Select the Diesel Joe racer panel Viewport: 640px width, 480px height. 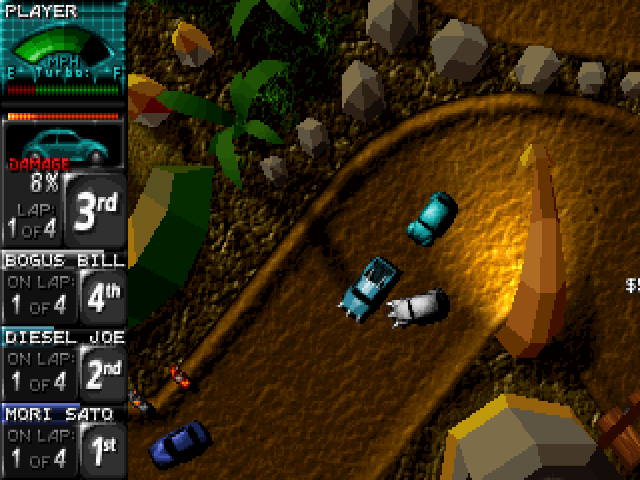[64, 364]
